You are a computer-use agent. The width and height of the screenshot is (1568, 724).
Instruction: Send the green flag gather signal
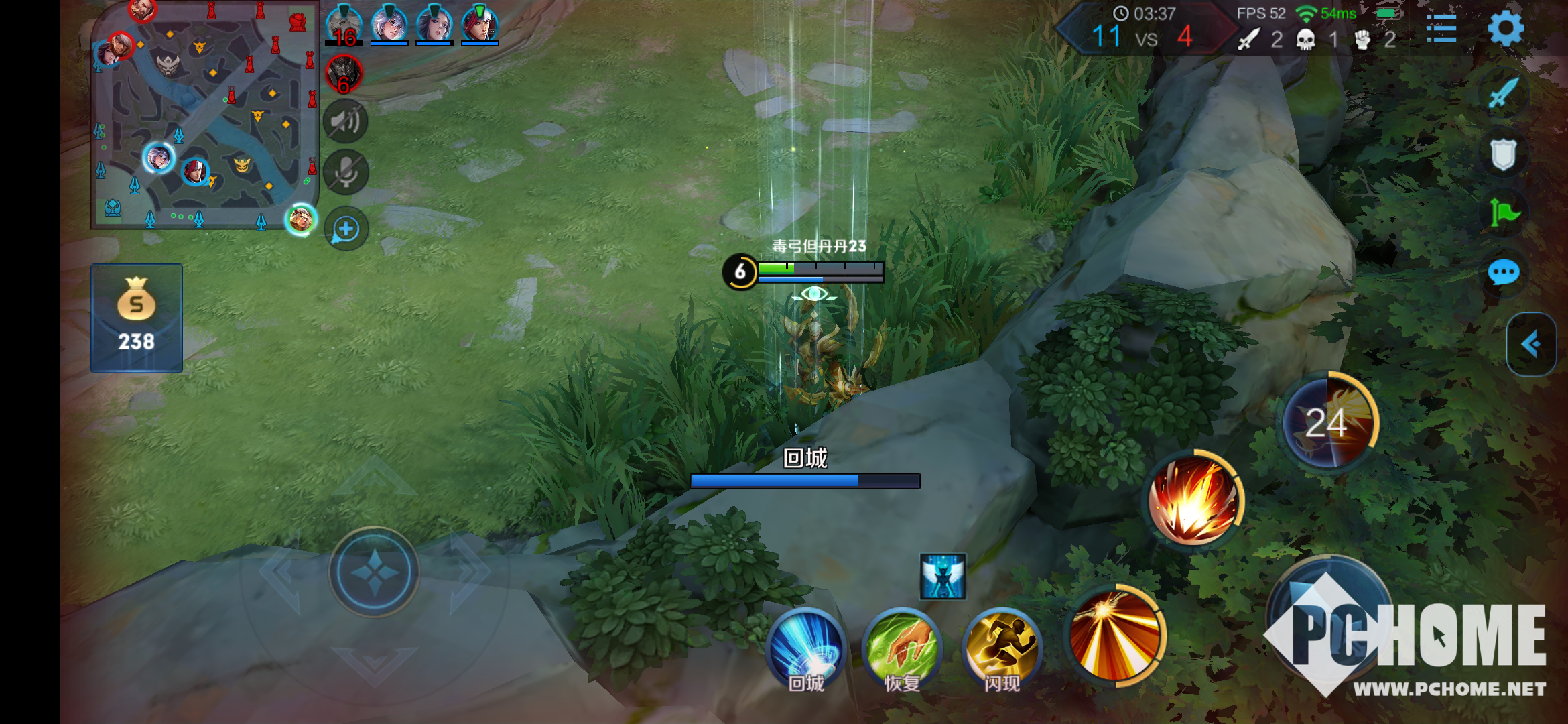pos(1504,214)
